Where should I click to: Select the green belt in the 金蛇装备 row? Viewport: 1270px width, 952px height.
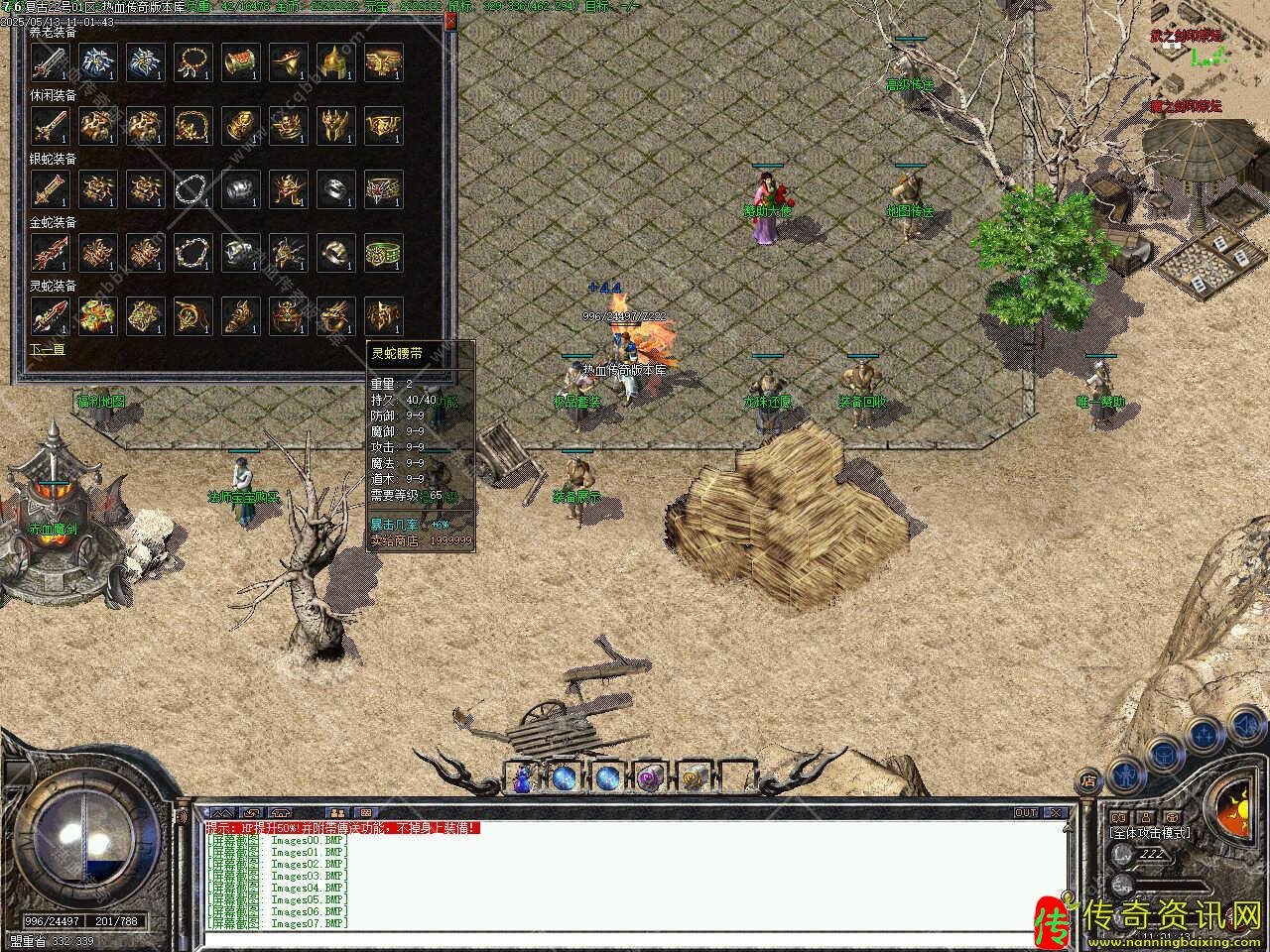pos(383,252)
